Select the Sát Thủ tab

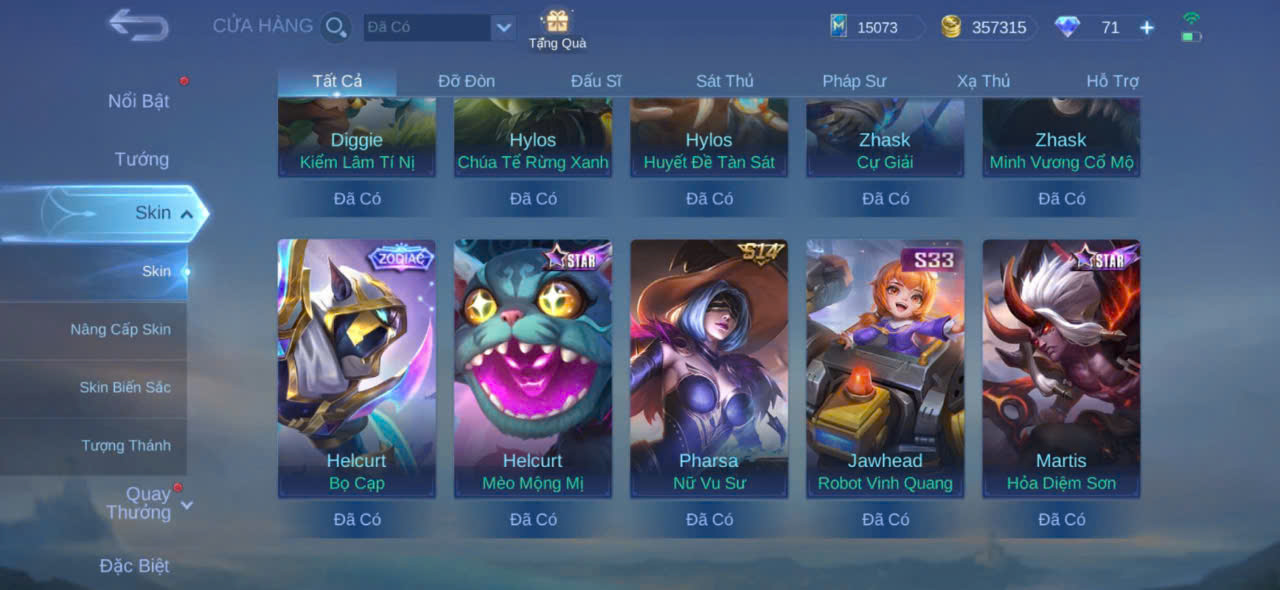pyautogui.click(x=725, y=81)
